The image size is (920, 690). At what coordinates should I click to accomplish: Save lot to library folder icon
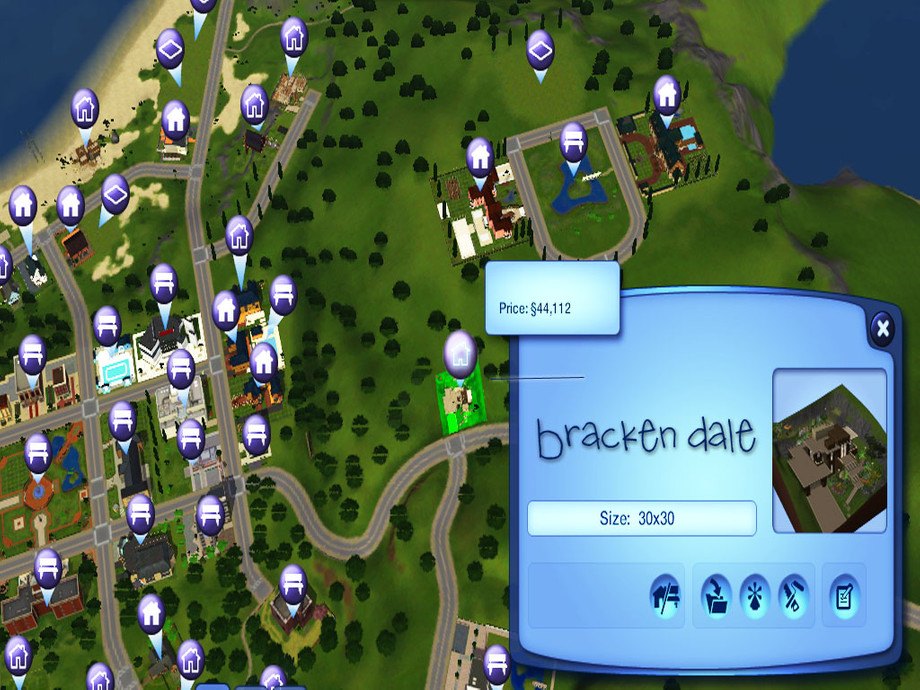tap(716, 596)
